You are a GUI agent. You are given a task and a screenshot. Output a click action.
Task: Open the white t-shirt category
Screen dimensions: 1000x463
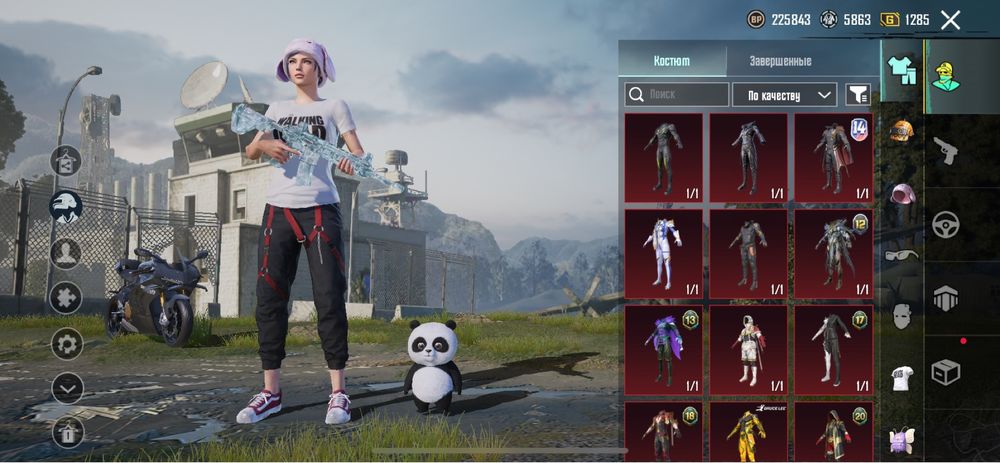(902, 378)
